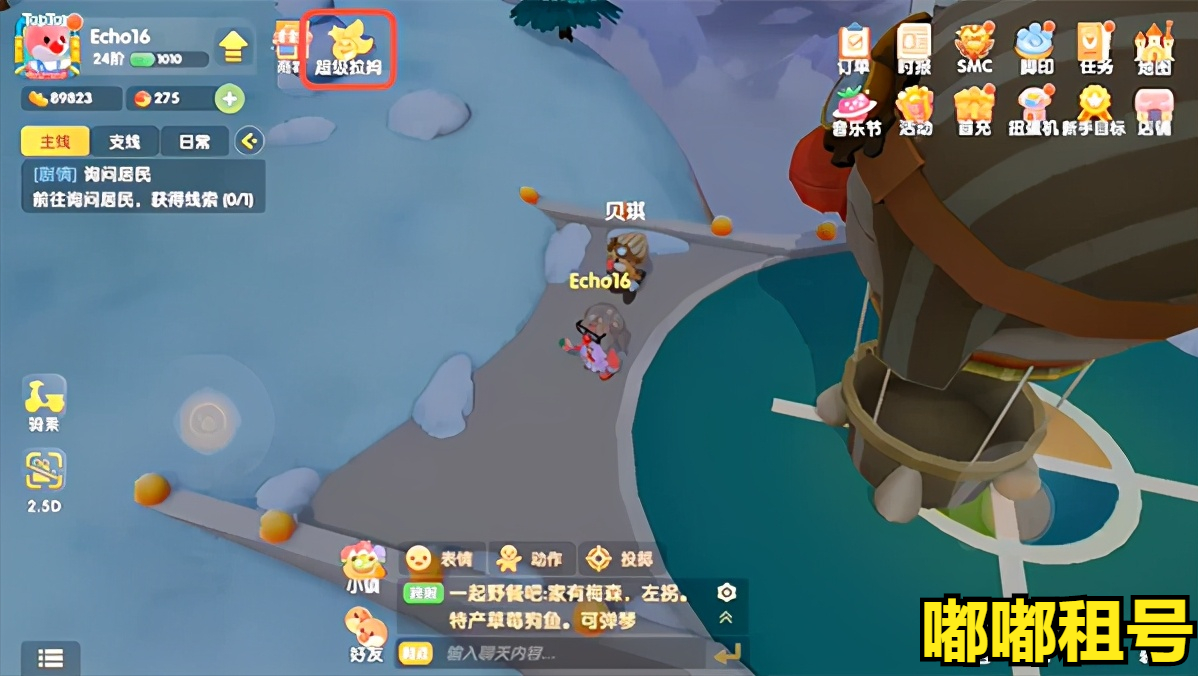This screenshot has height=676, width=1198.
Task: Open the SMC icon
Action: [973, 47]
